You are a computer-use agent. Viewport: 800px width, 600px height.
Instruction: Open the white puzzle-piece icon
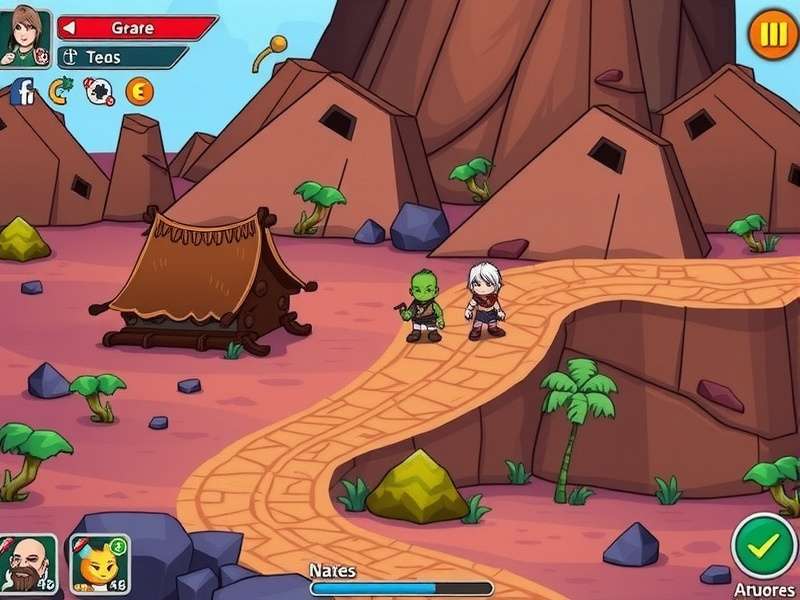tap(99, 93)
